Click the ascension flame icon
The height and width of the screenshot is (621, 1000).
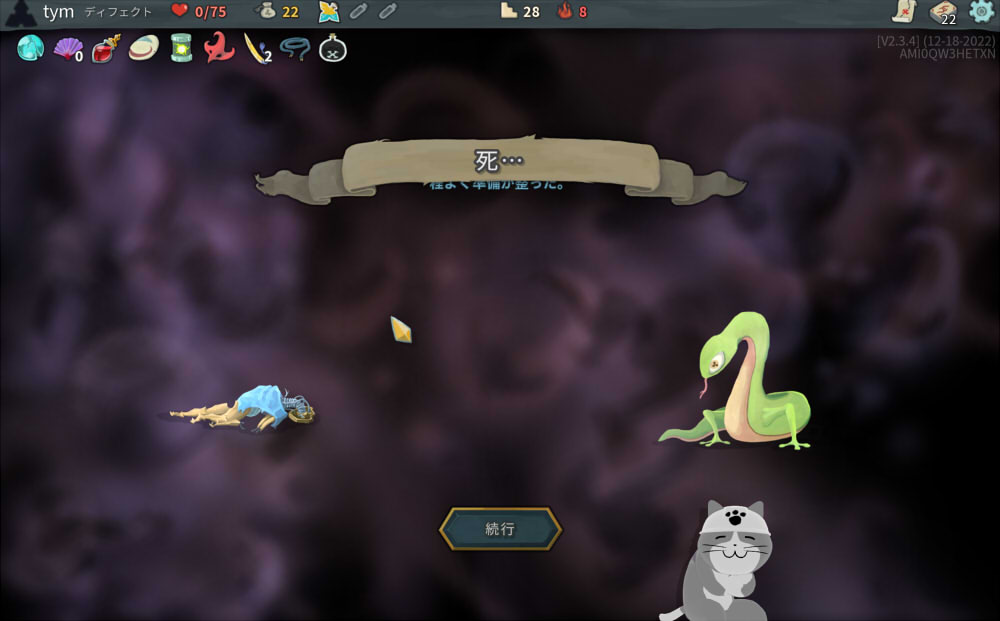[565, 12]
